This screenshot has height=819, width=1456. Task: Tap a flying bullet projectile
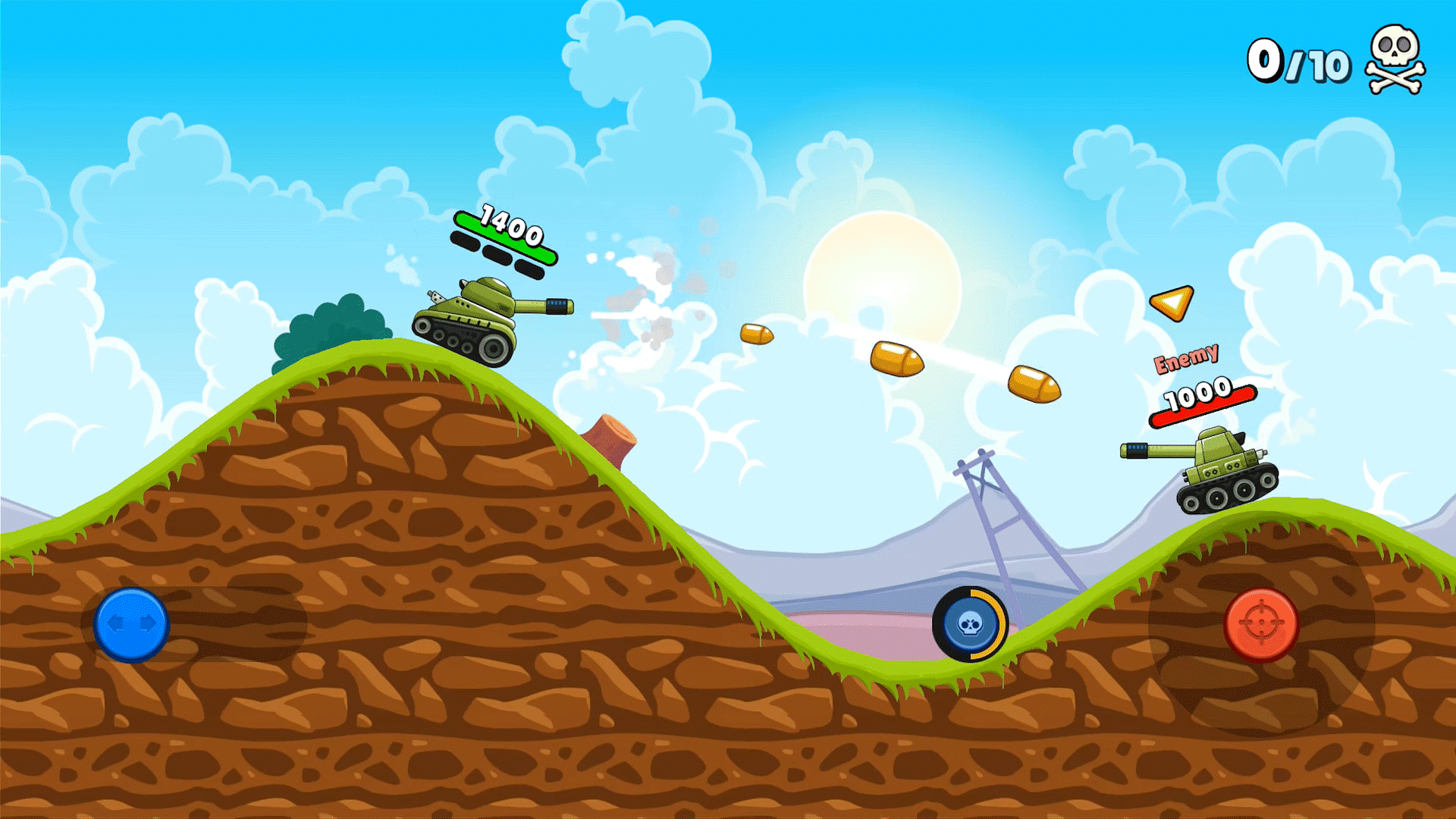click(x=898, y=359)
